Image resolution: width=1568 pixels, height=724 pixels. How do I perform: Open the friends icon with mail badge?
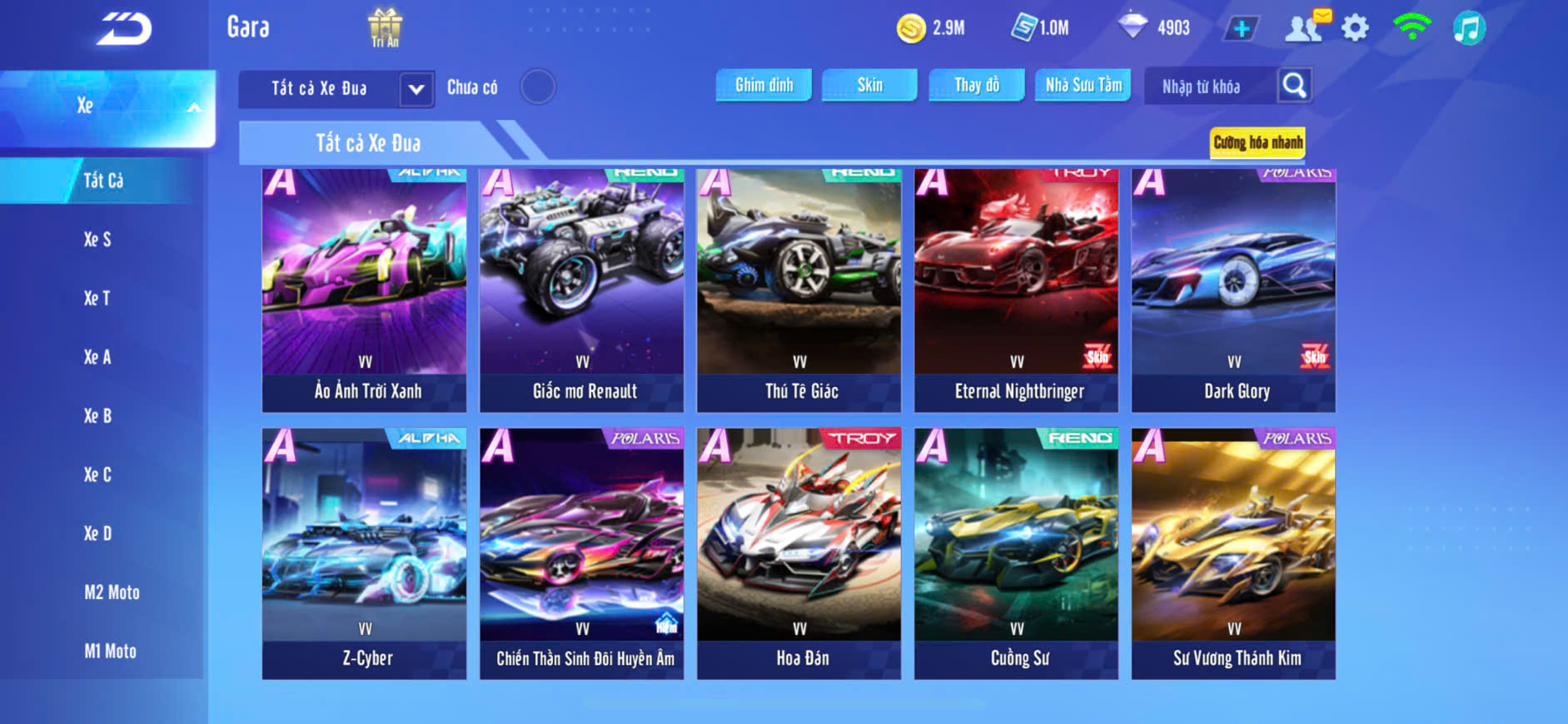click(x=1305, y=27)
